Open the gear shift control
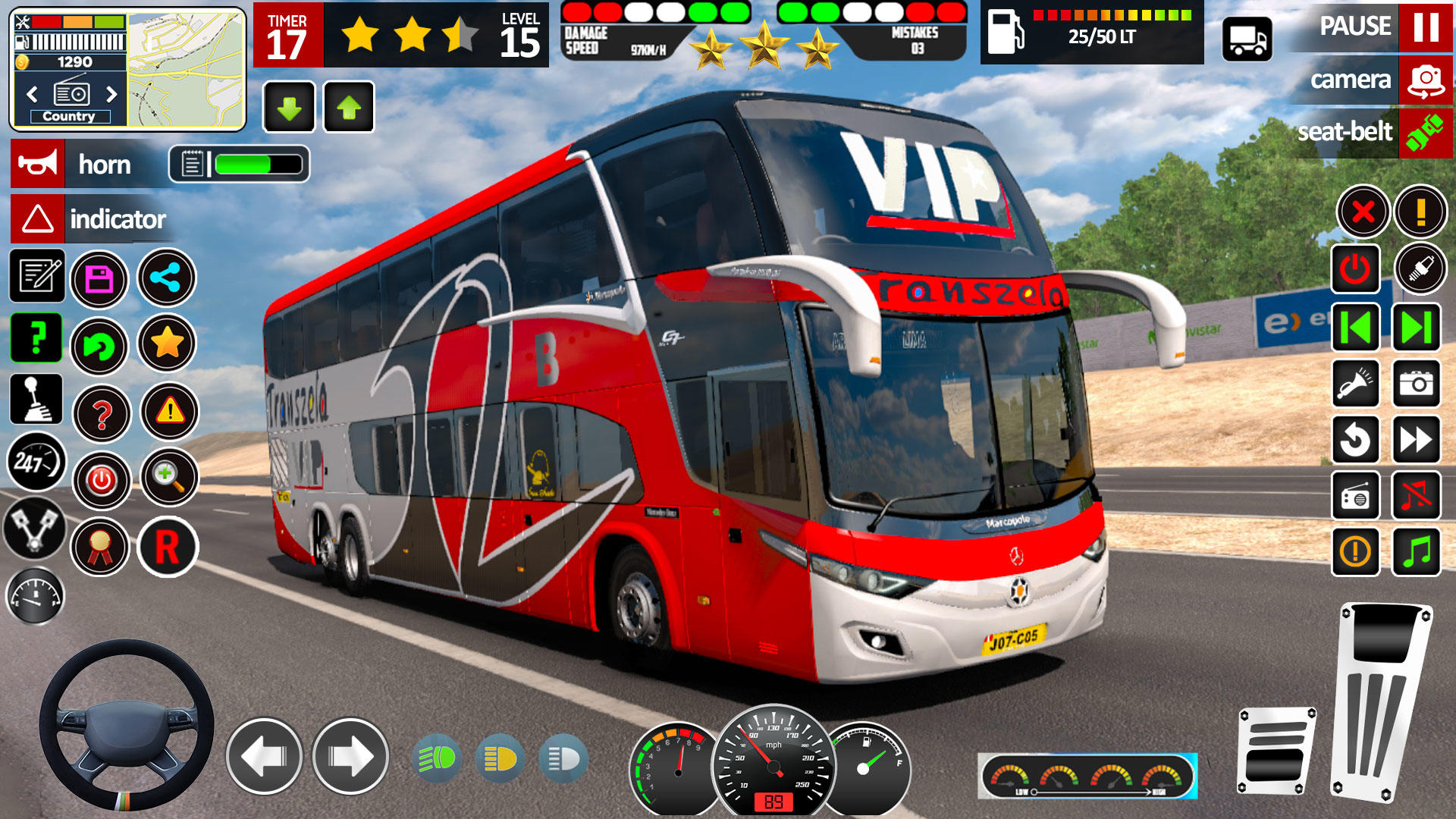The image size is (1456, 819). (36, 400)
